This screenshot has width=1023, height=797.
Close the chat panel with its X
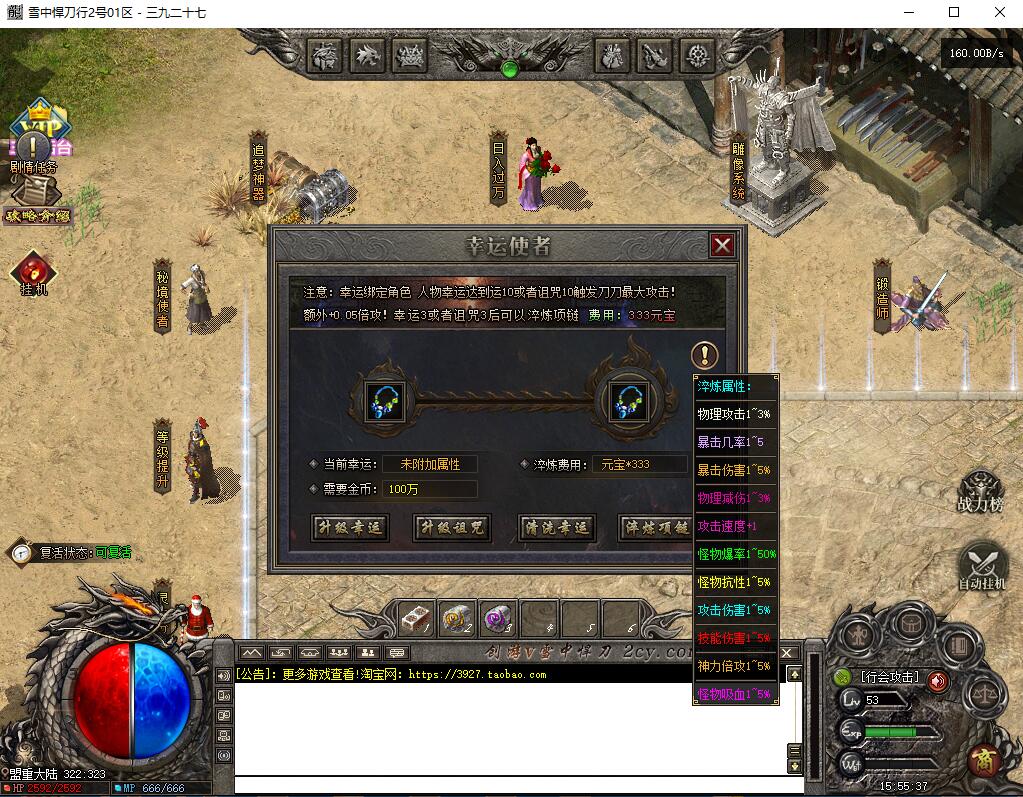(788, 653)
